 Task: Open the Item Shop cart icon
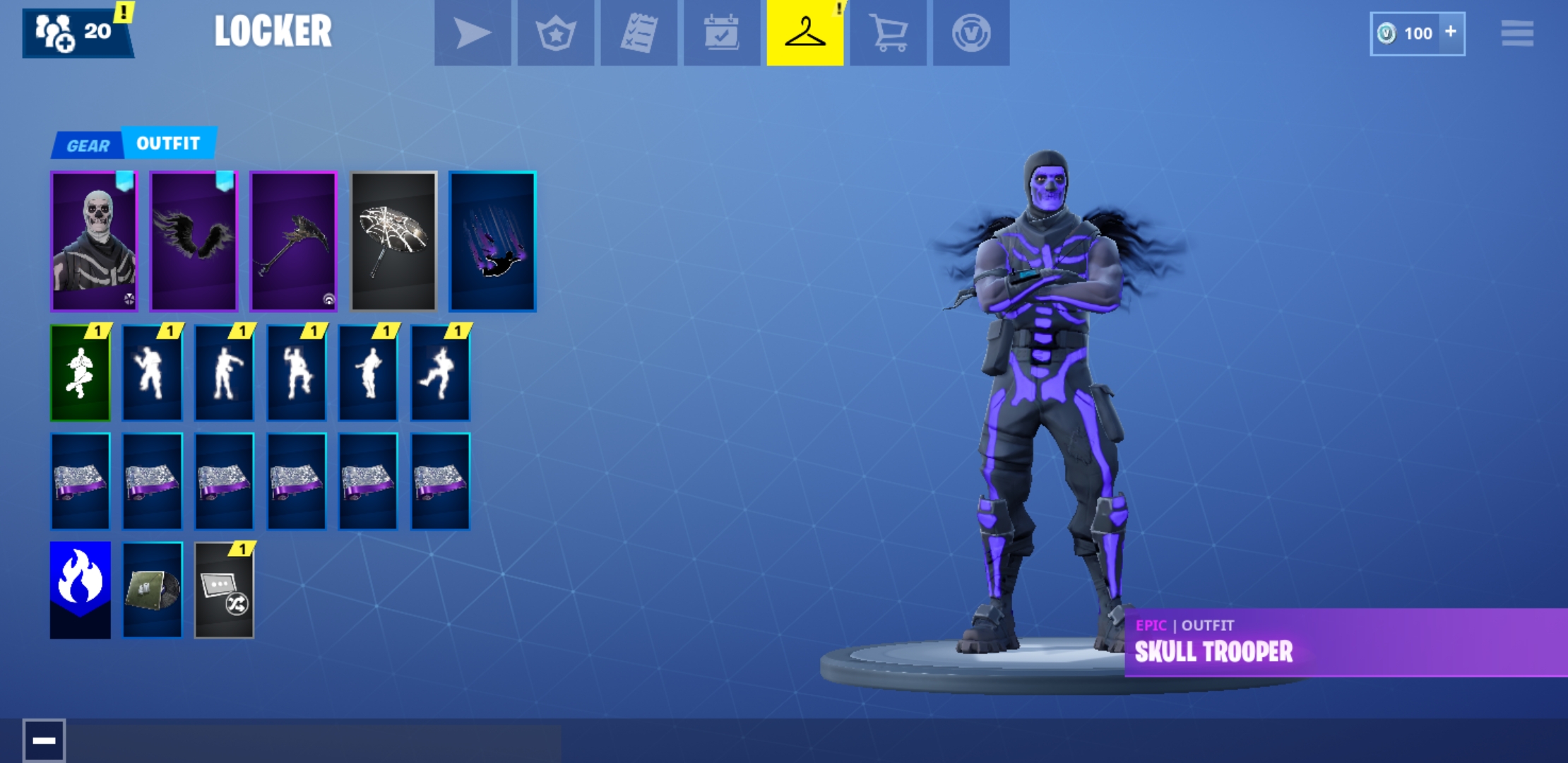888,32
